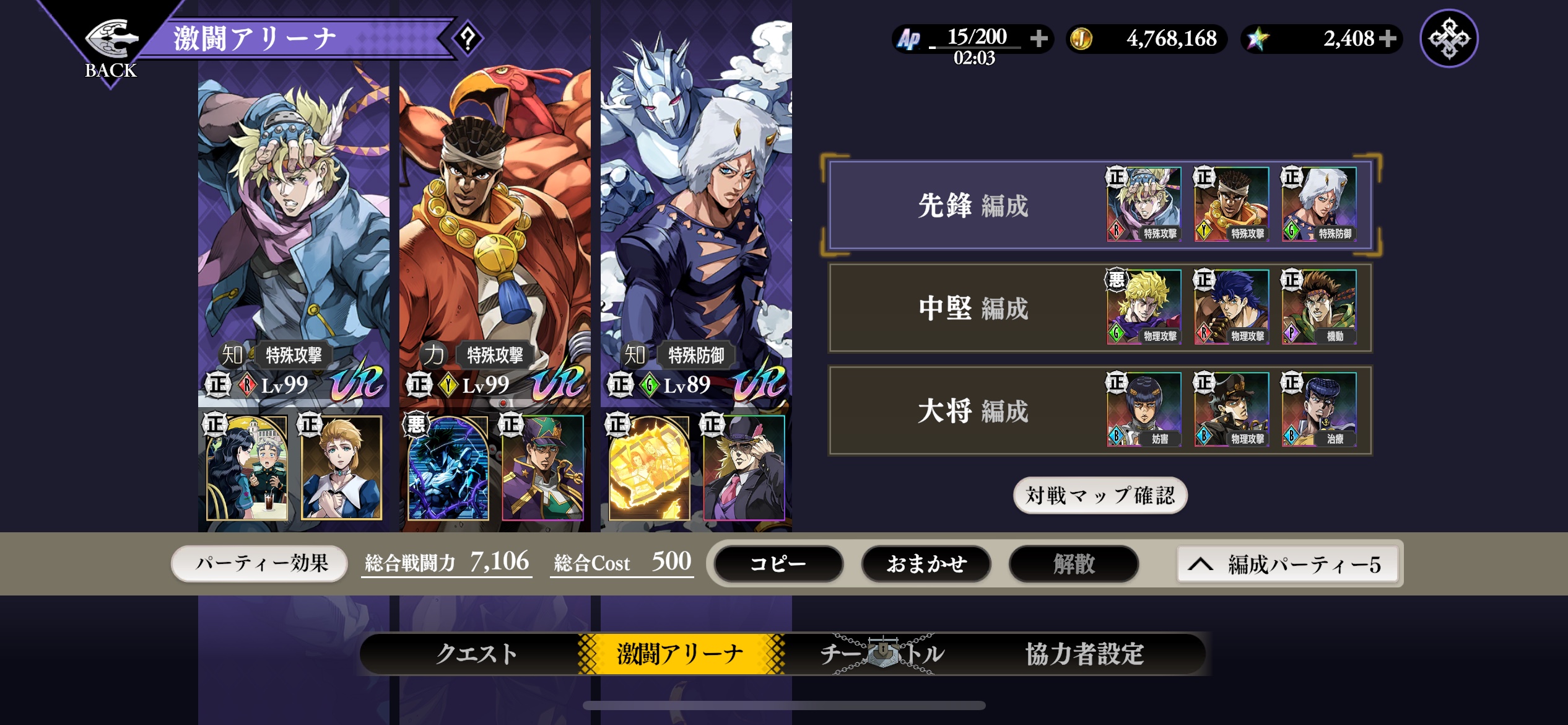Switch to the クエスト tab
Screen dimensions: 1568x725
point(476,654)
